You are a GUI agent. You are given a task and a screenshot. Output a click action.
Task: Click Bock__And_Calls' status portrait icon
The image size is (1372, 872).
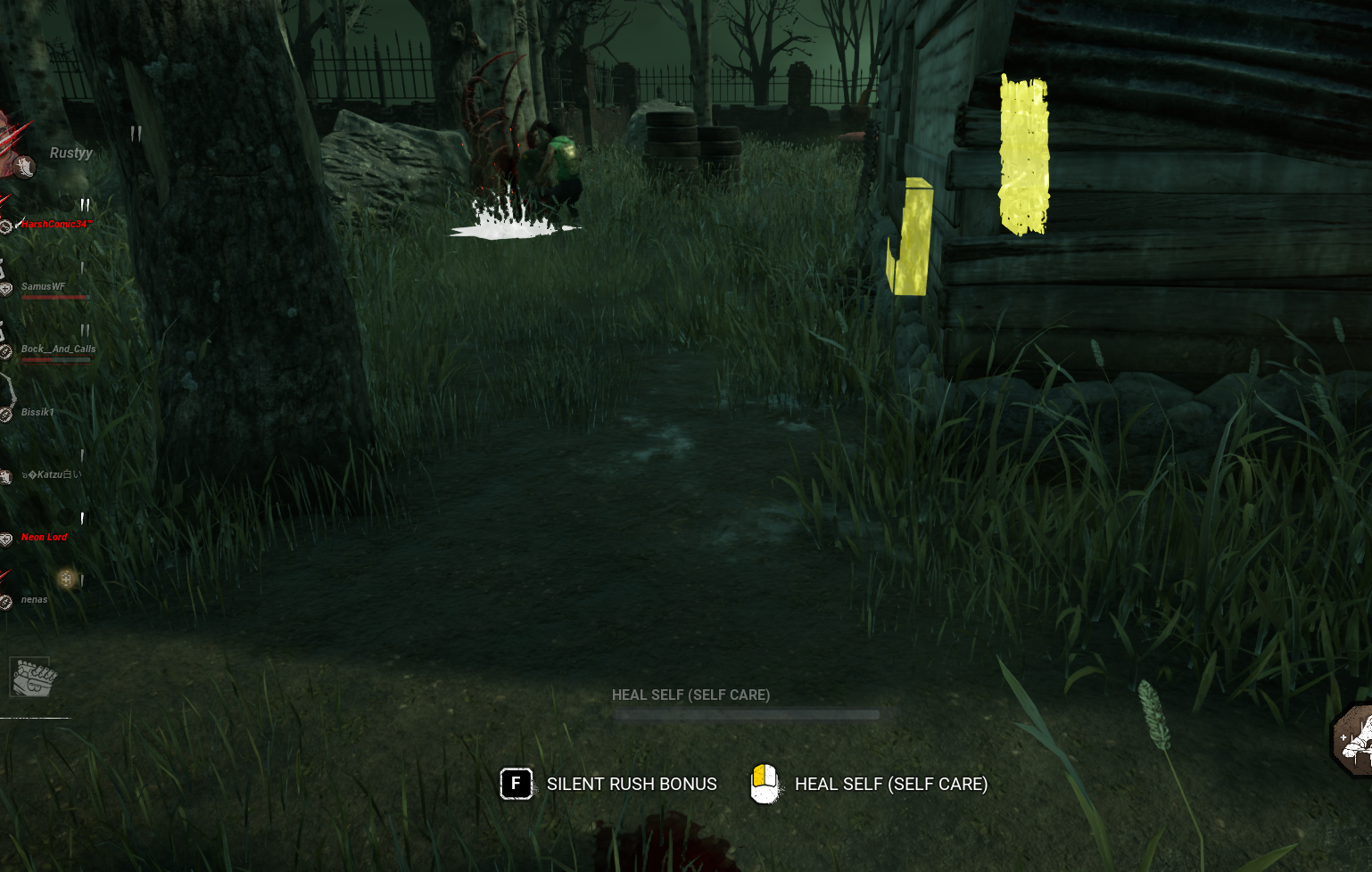pyautogui.click(x=7, y=350)
